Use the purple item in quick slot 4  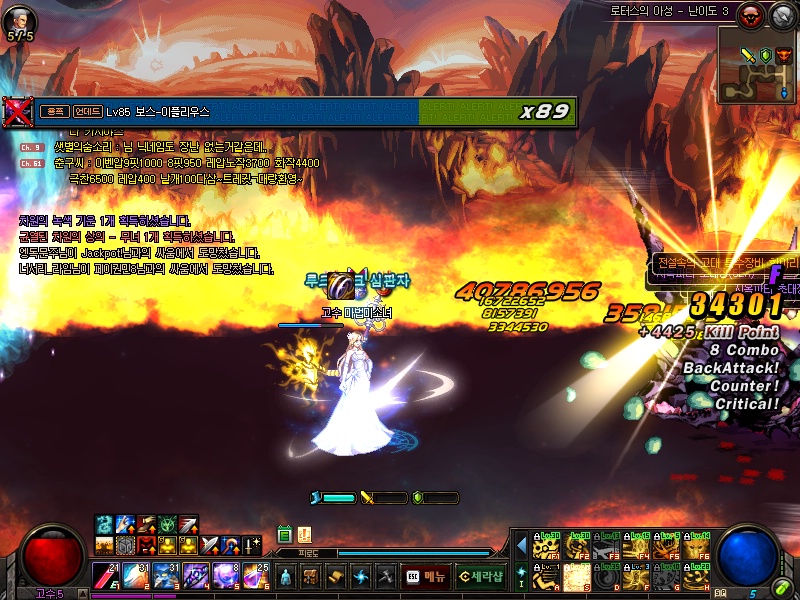(x=195, y=577)
